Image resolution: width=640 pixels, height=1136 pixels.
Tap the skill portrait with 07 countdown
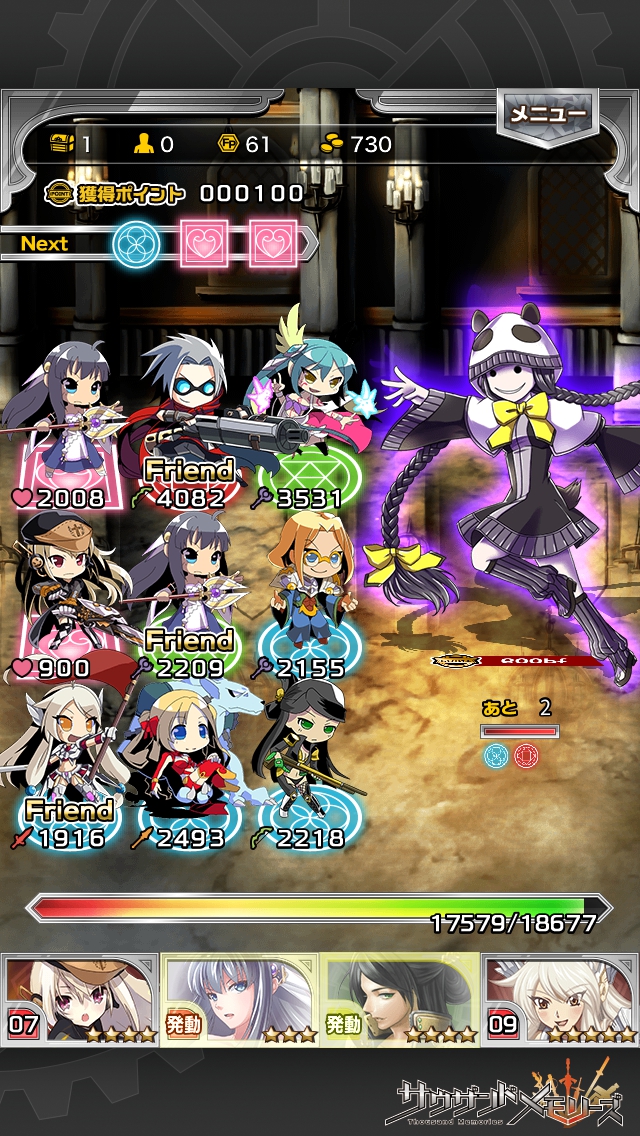point(80,998)
